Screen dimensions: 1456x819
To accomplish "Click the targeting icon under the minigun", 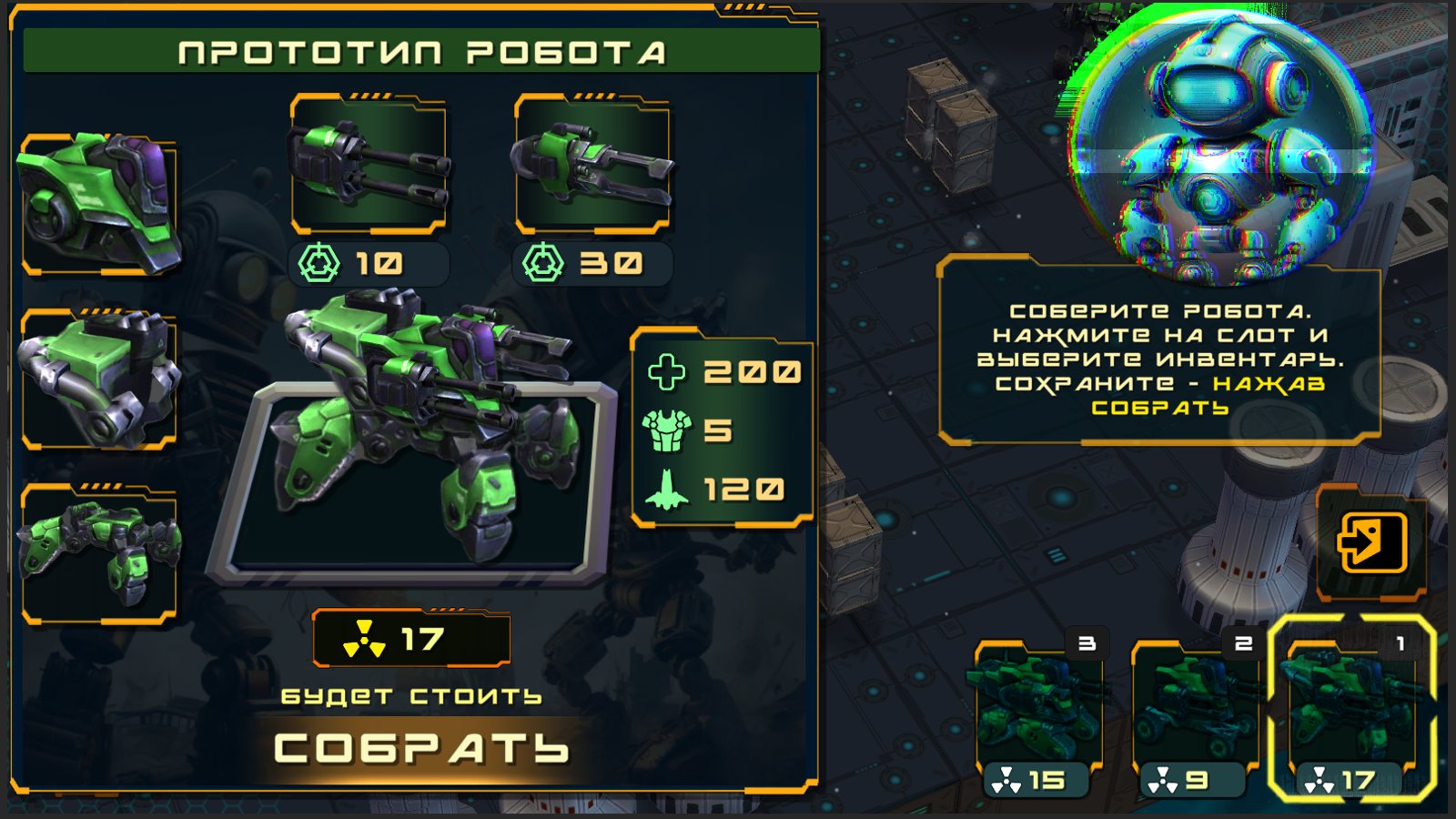I will 318,261.
